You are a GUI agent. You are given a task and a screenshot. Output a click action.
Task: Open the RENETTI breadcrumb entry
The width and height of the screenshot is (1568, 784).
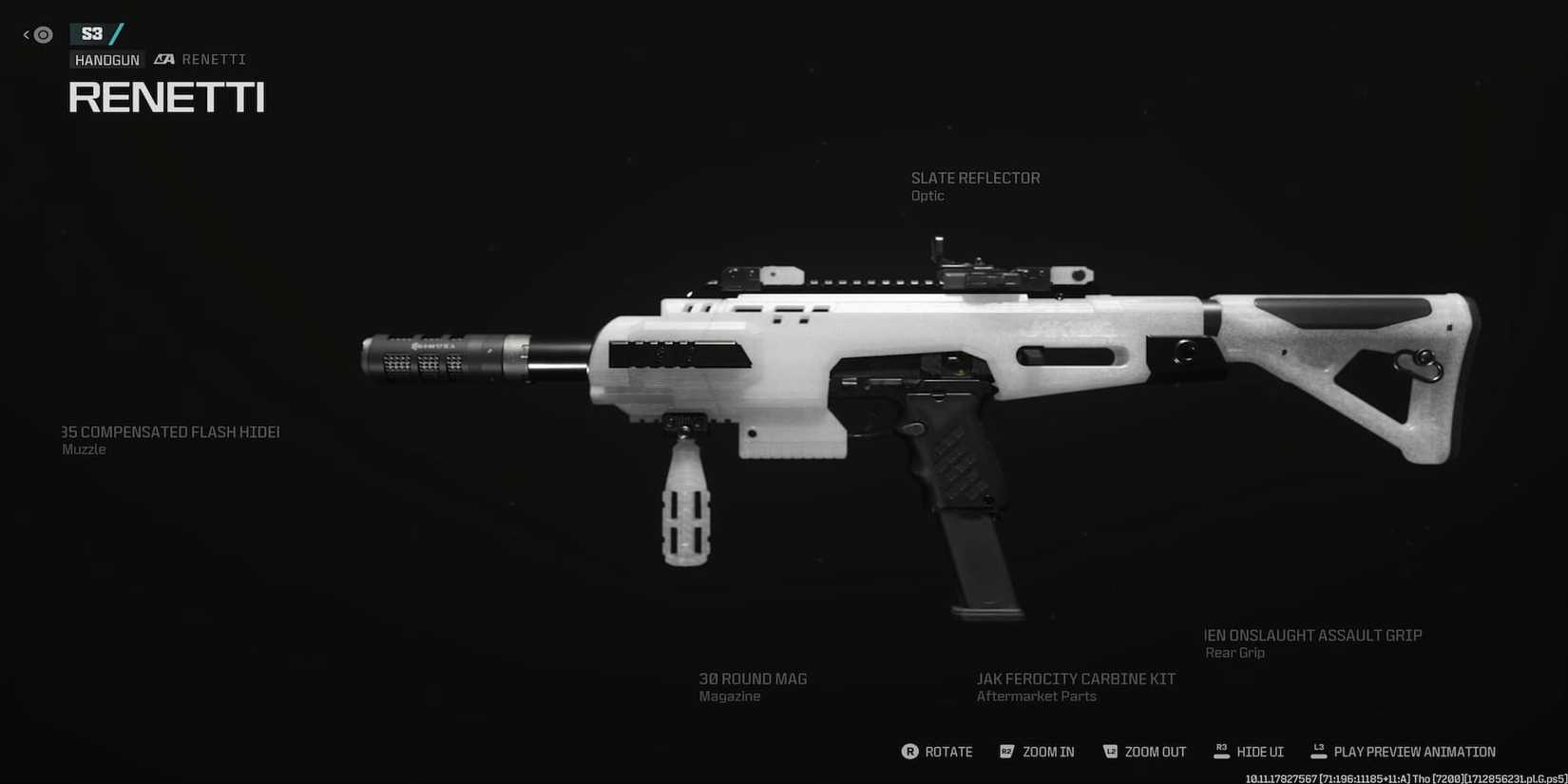pos(215,59)
